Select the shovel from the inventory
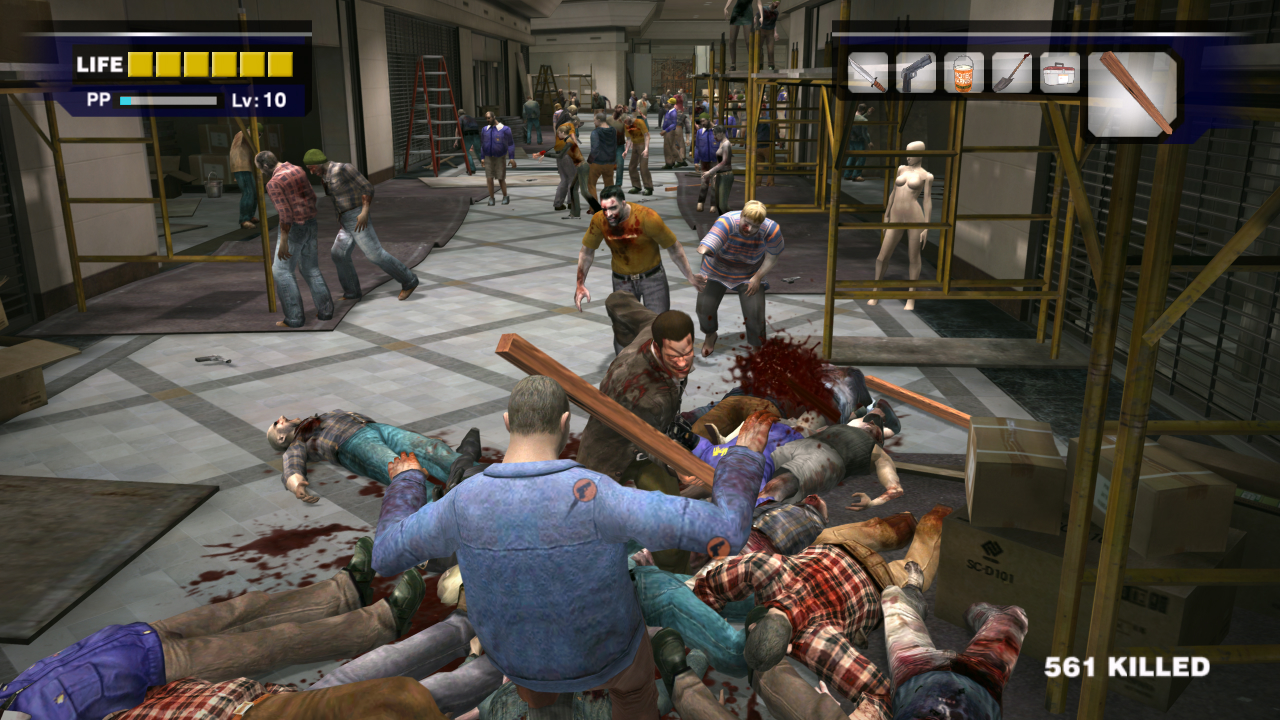 pos(1010,73)
